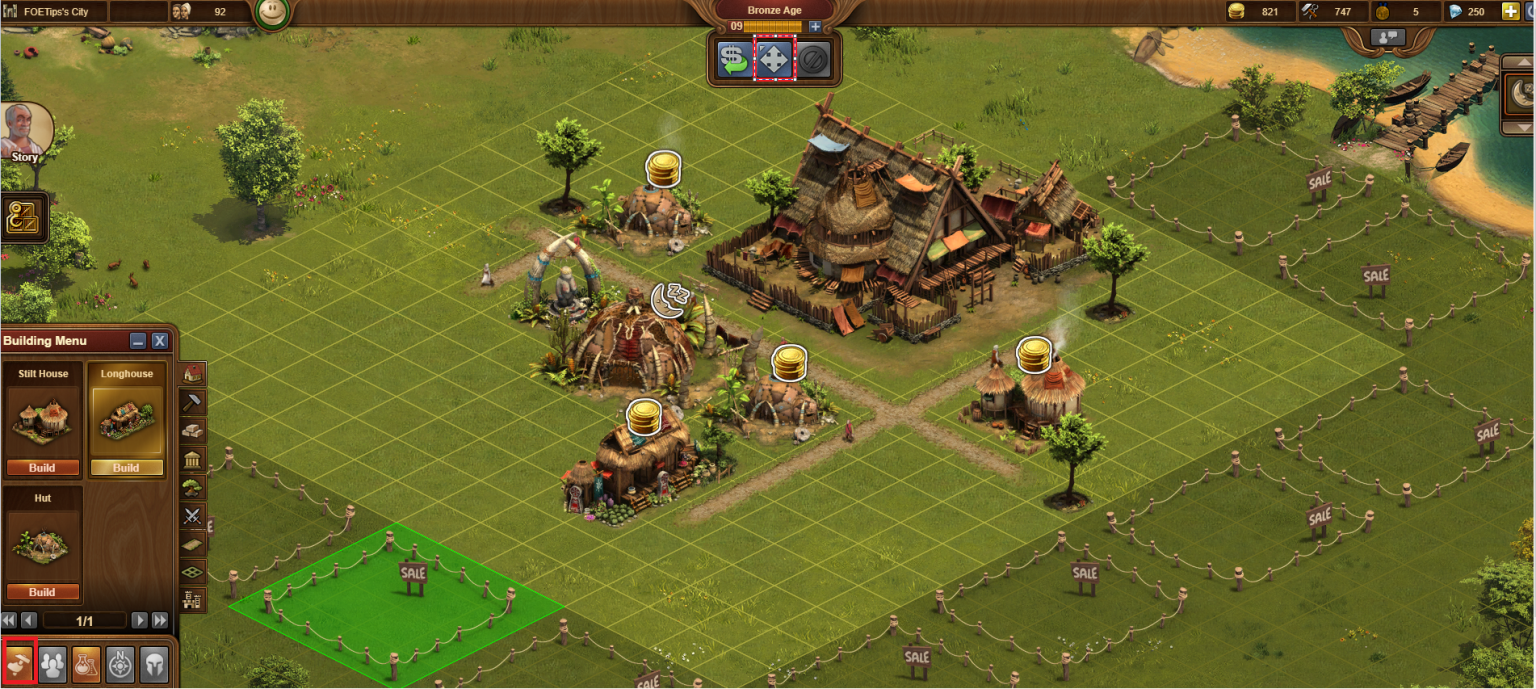Viewport: 1536px width, 689px height.
Task: Build the Hut
Action: pos(42,591)
